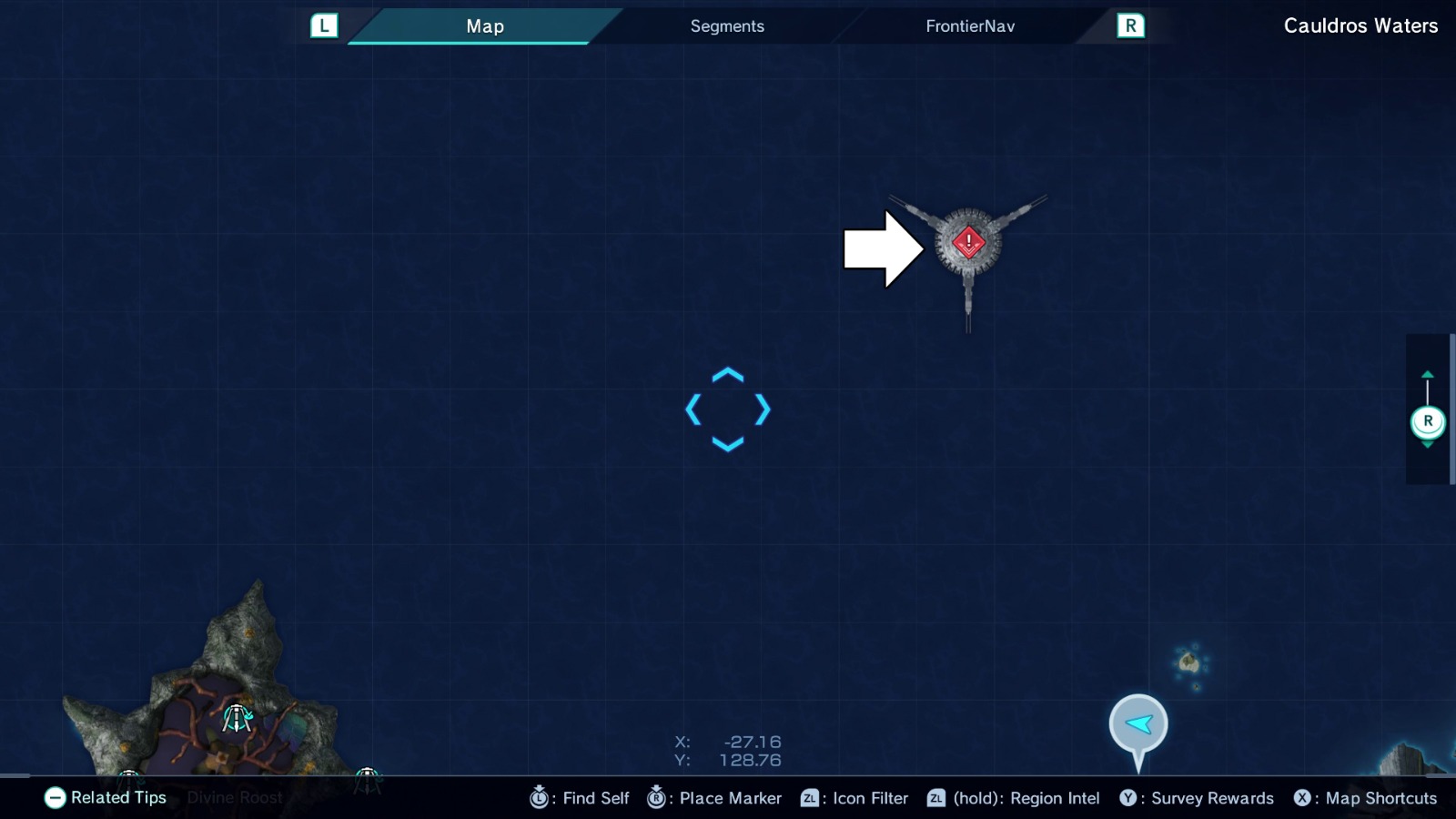The image size is (1456, 819).
Task: Click the L bumper icon near the Map tab
Action: [x=324, y=25]
